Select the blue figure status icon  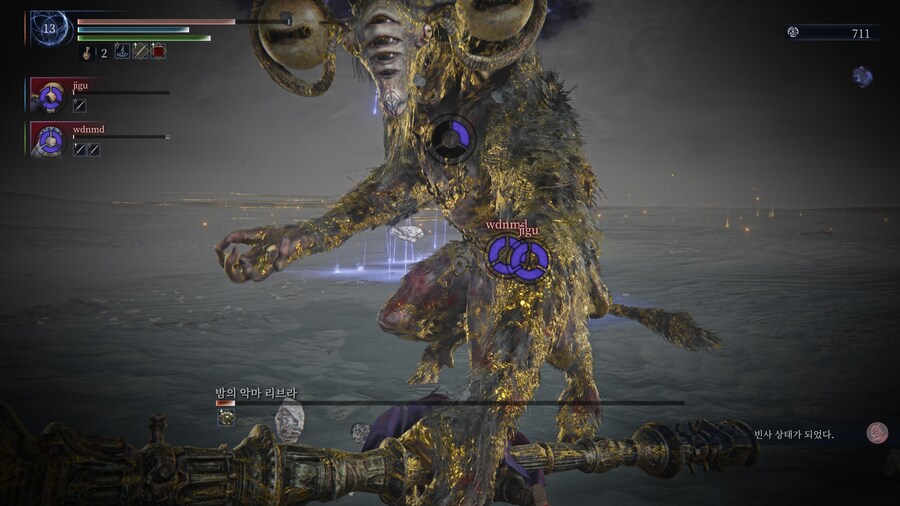(122, 51)
